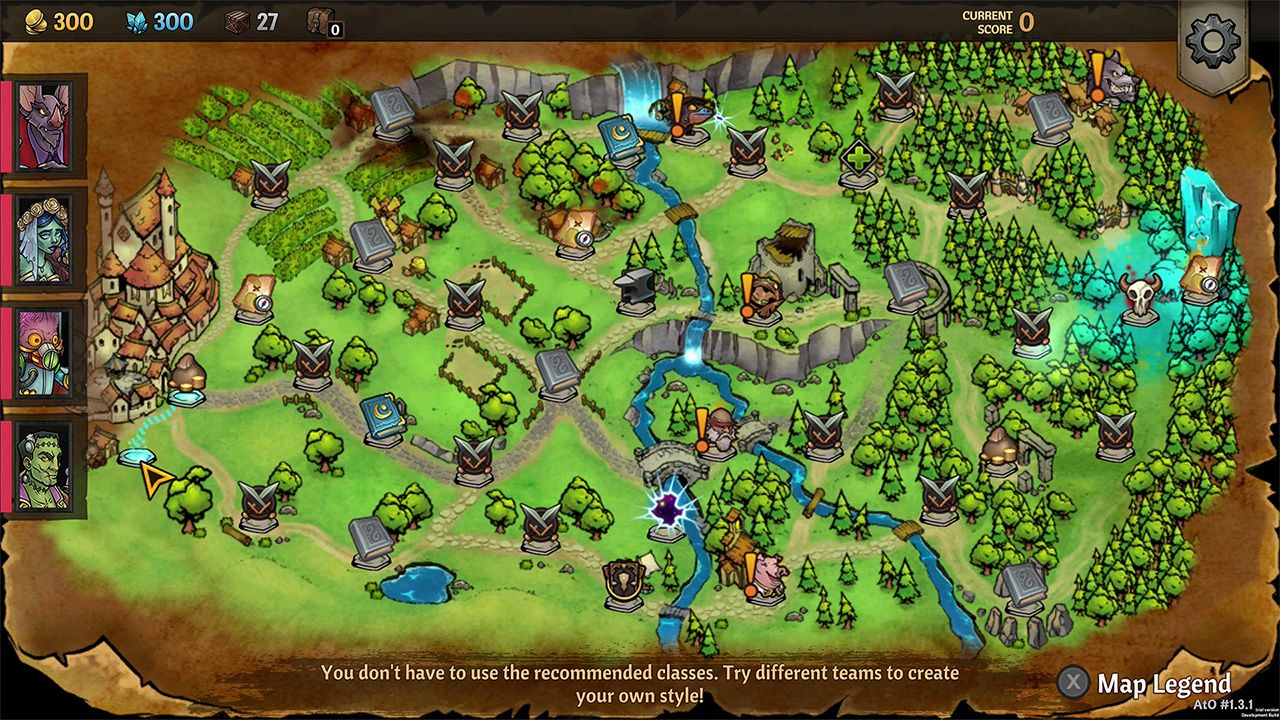Select the Frankenstein monster hero portrait
This screenshot has height=720, width=1280.
(42, 460)
